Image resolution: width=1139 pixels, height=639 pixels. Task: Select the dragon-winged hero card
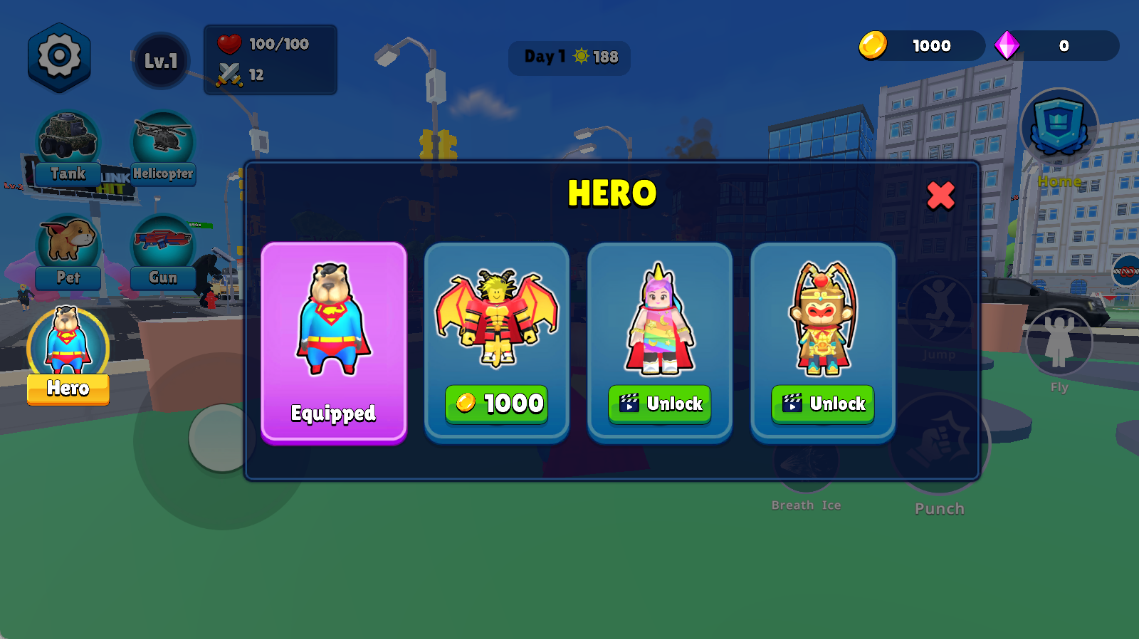[x=497, y=318]
